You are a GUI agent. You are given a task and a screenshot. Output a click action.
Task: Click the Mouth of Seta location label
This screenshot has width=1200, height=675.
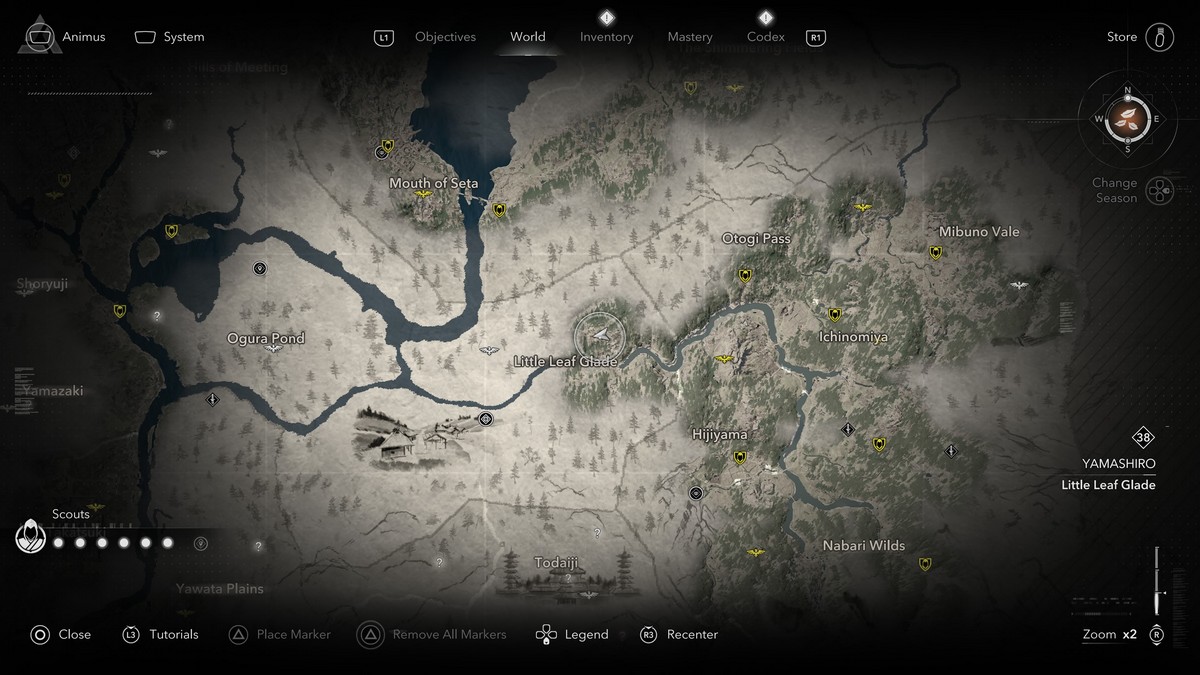[x=433, y=183]
